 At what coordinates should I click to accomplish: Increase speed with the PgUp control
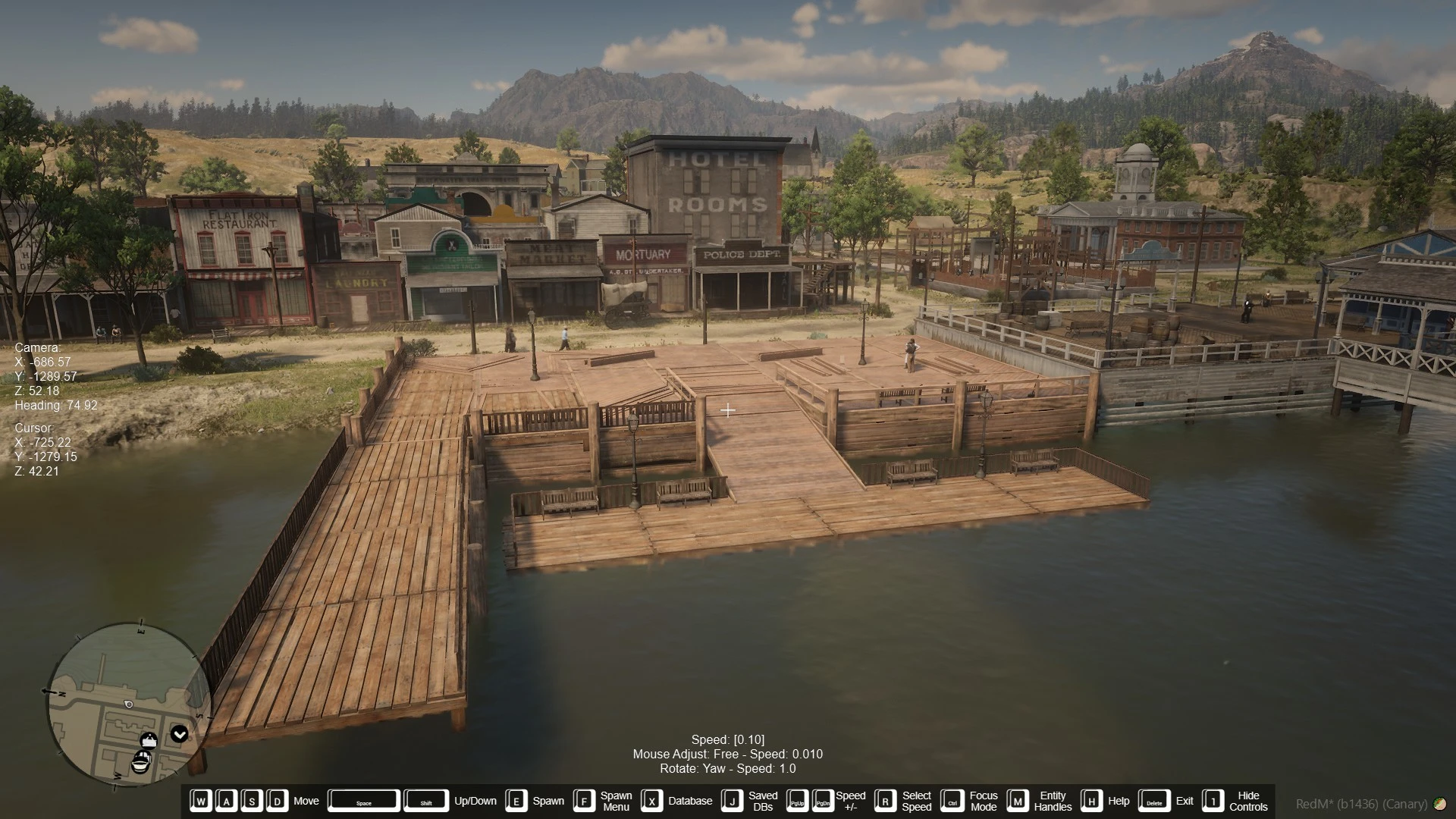(x=798, y=801)
